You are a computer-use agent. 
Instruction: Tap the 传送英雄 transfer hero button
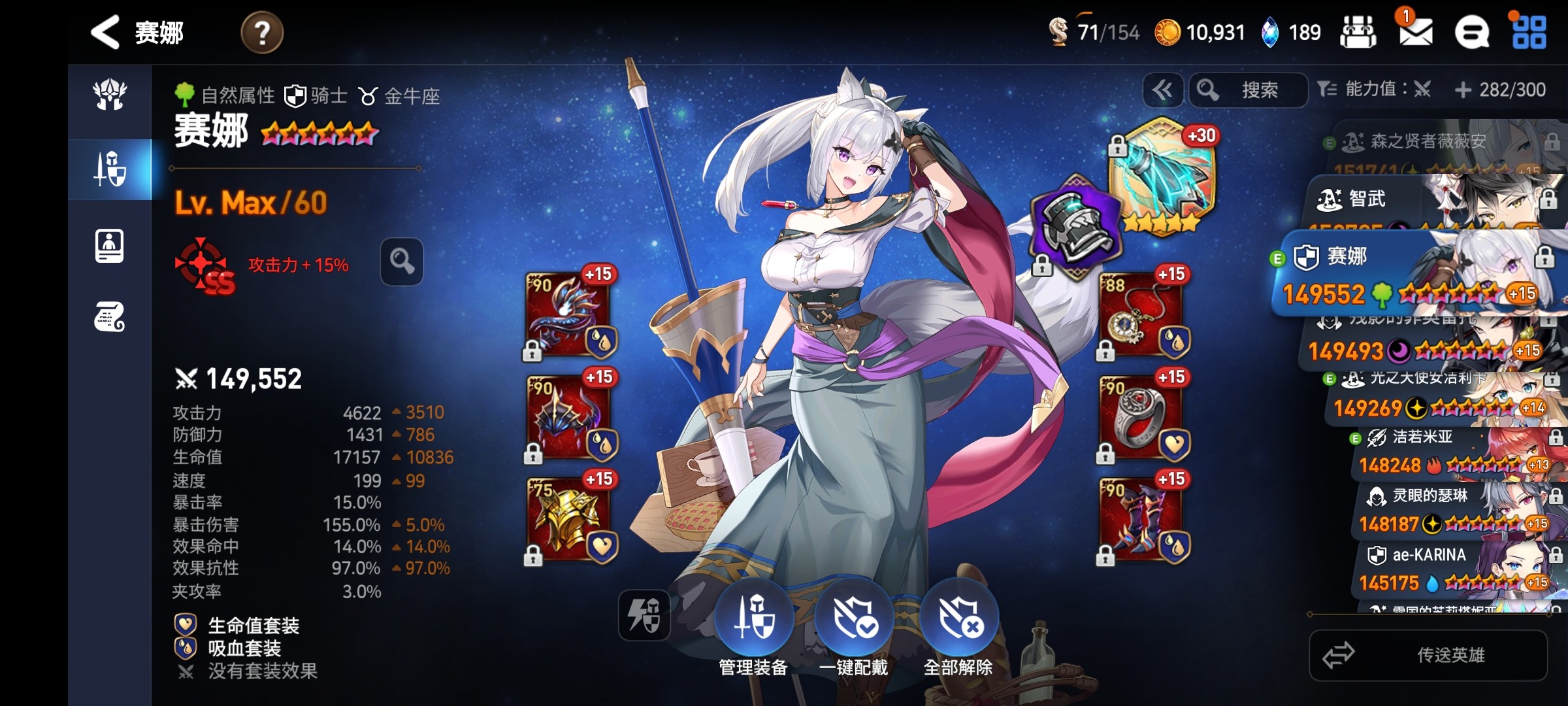tap(1428, 655)
